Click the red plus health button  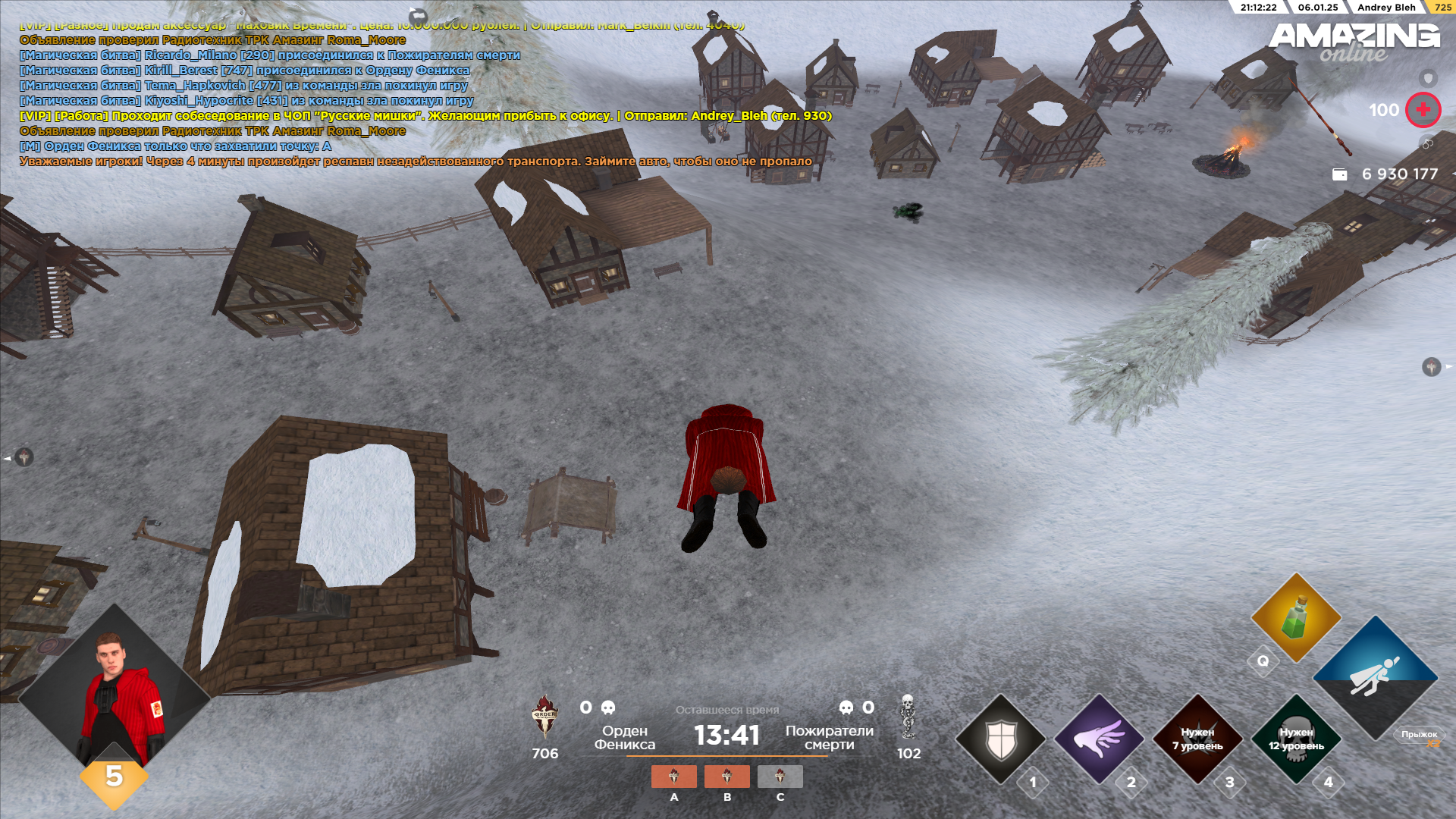click(x=1423, y=110)
